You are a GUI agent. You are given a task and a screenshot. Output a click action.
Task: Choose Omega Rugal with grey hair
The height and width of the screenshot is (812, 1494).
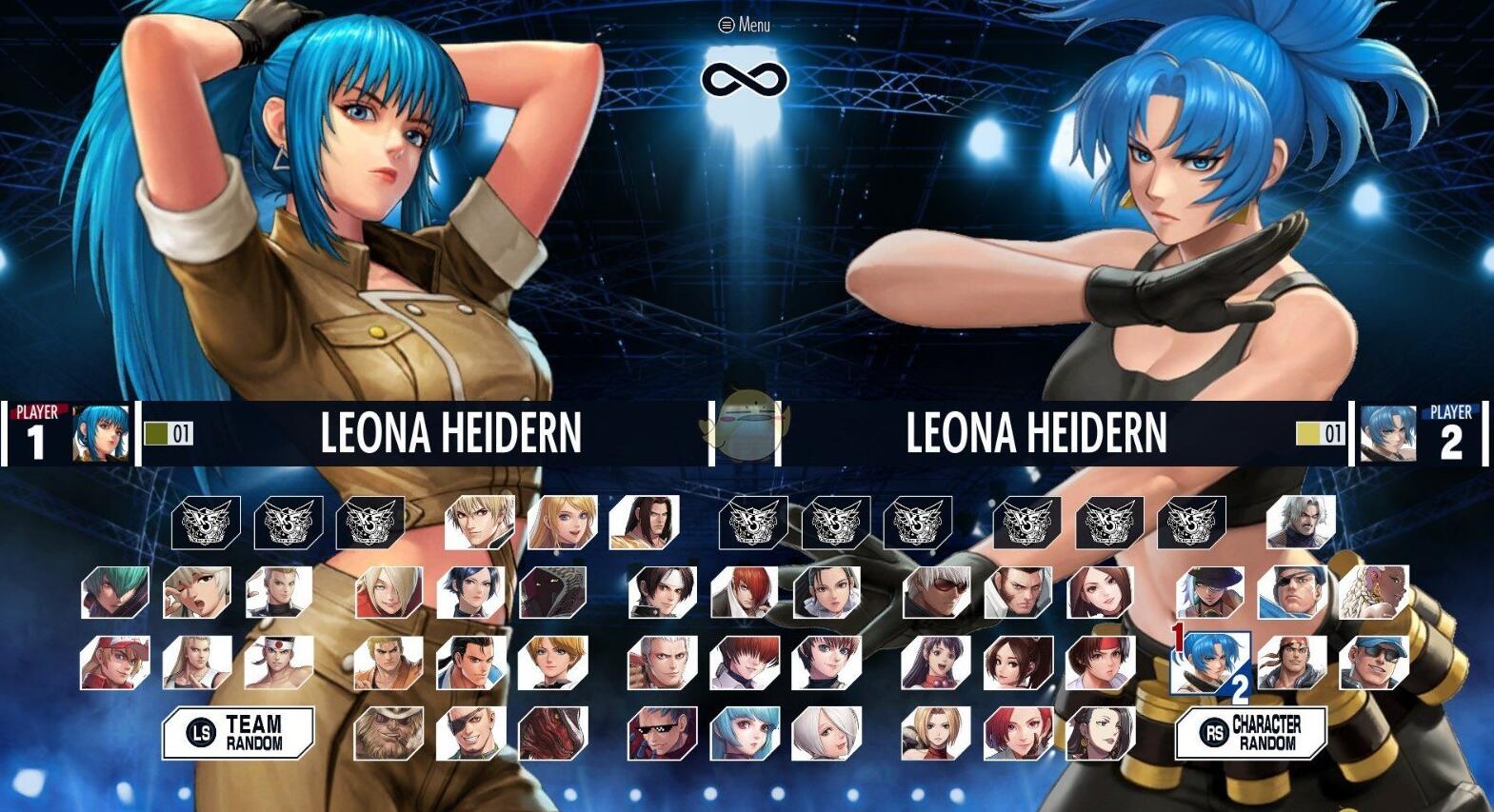click(1301, 522)
